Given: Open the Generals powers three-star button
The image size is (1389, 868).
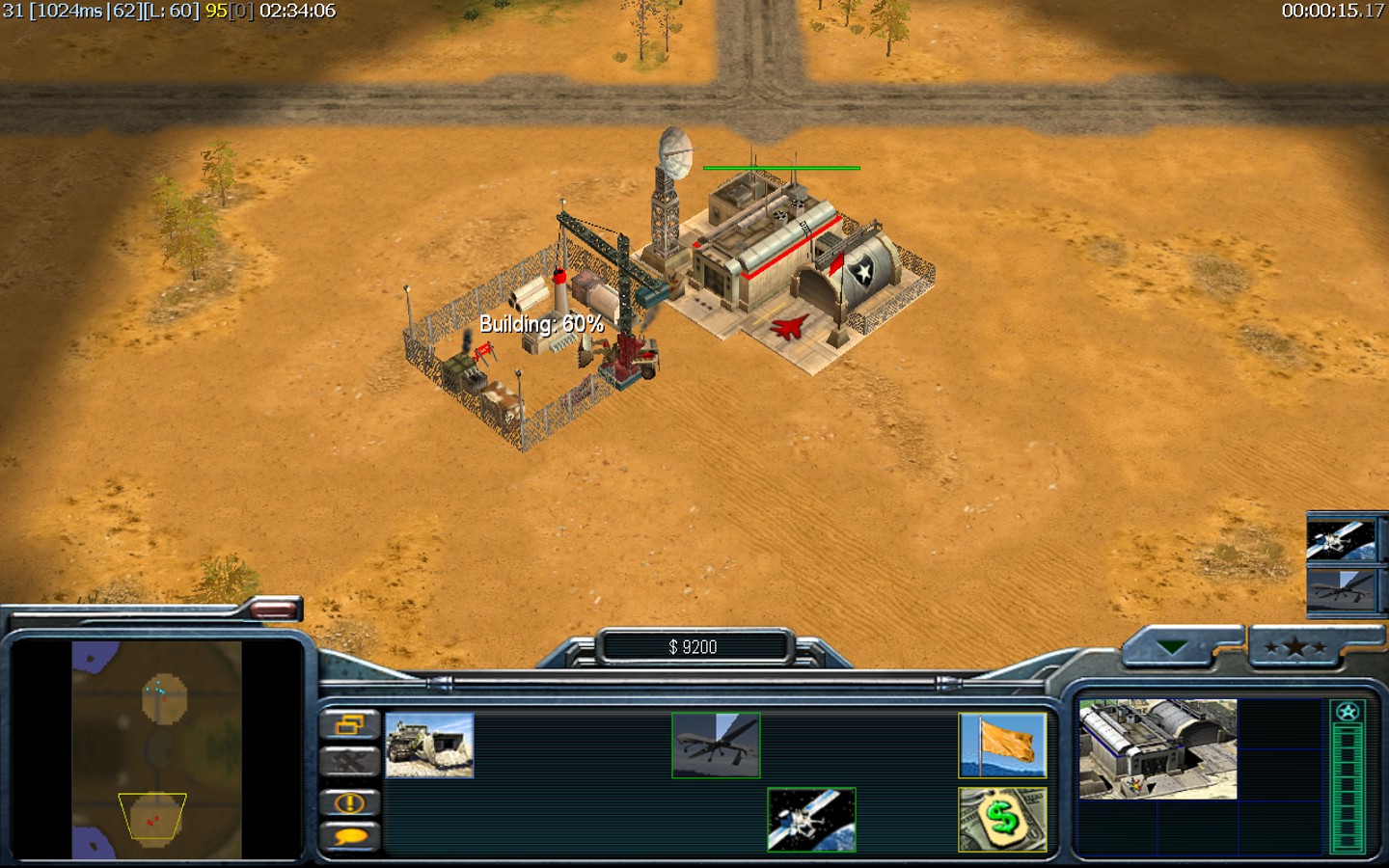Looking at the screenshot, I should (x=1295, y=647).
